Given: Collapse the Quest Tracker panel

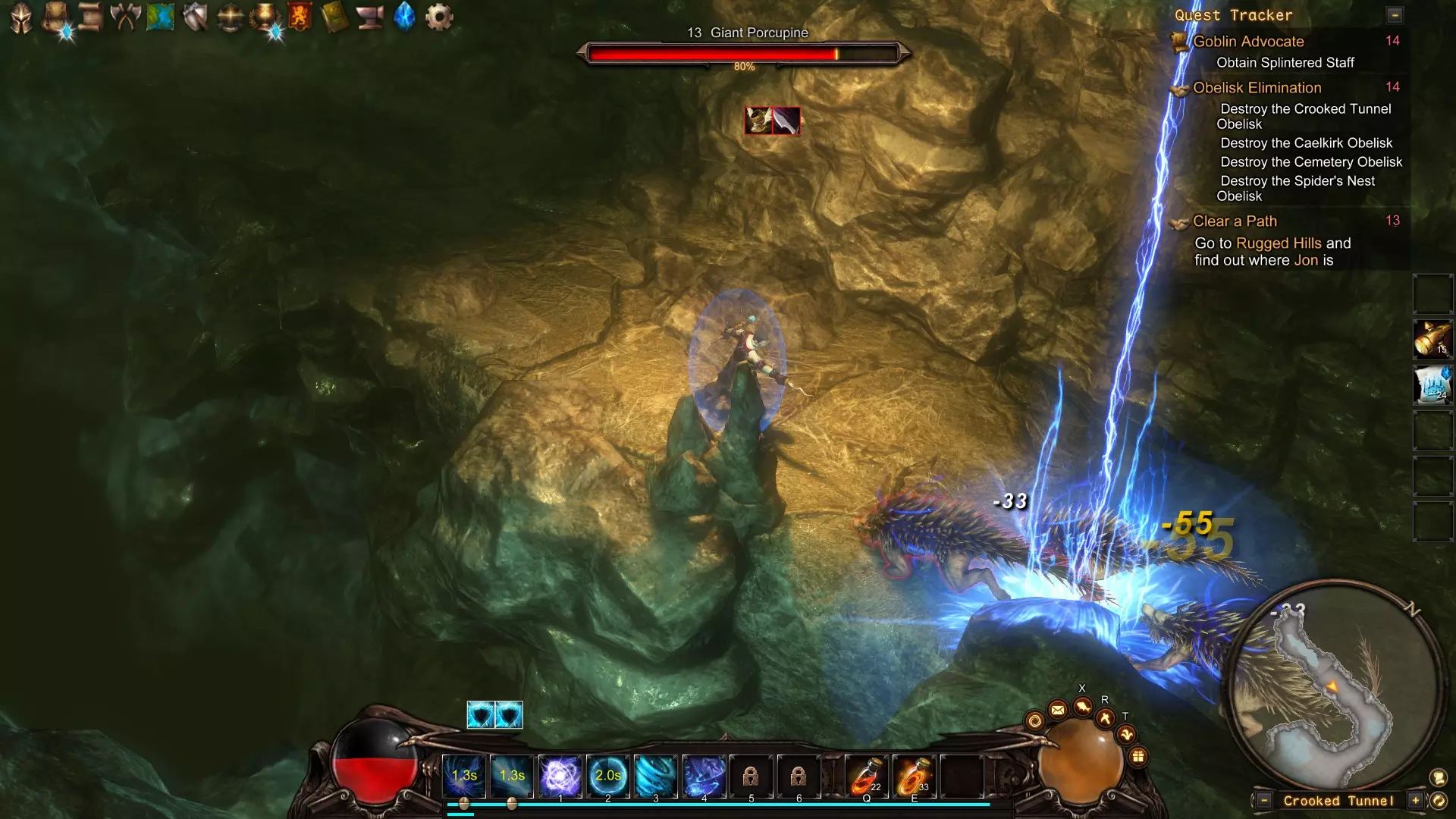Looking at the screenshot, I should [x=1394, y=15].
